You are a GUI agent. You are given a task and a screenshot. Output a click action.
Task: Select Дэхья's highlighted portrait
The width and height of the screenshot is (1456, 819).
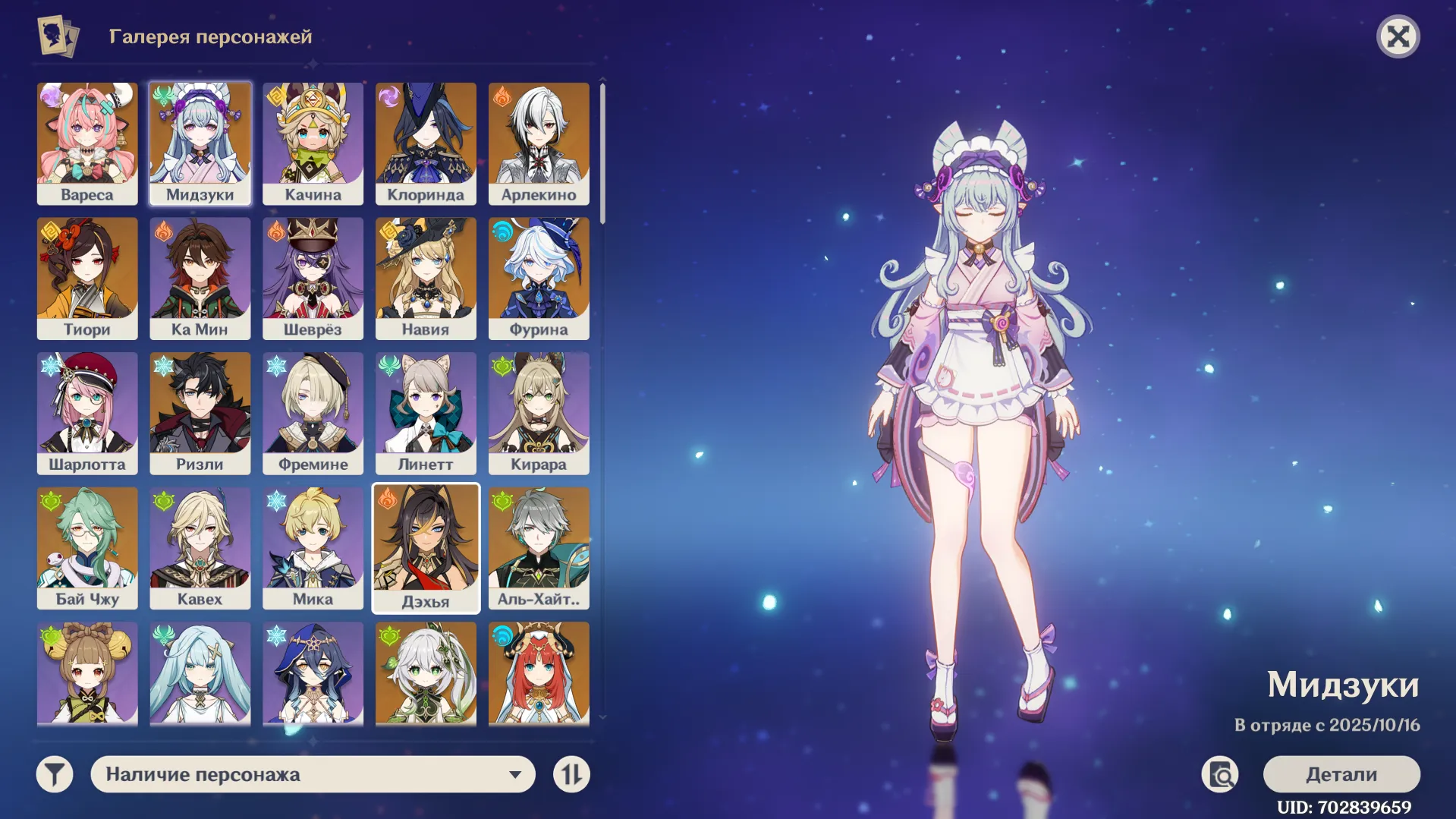point(426,547)
